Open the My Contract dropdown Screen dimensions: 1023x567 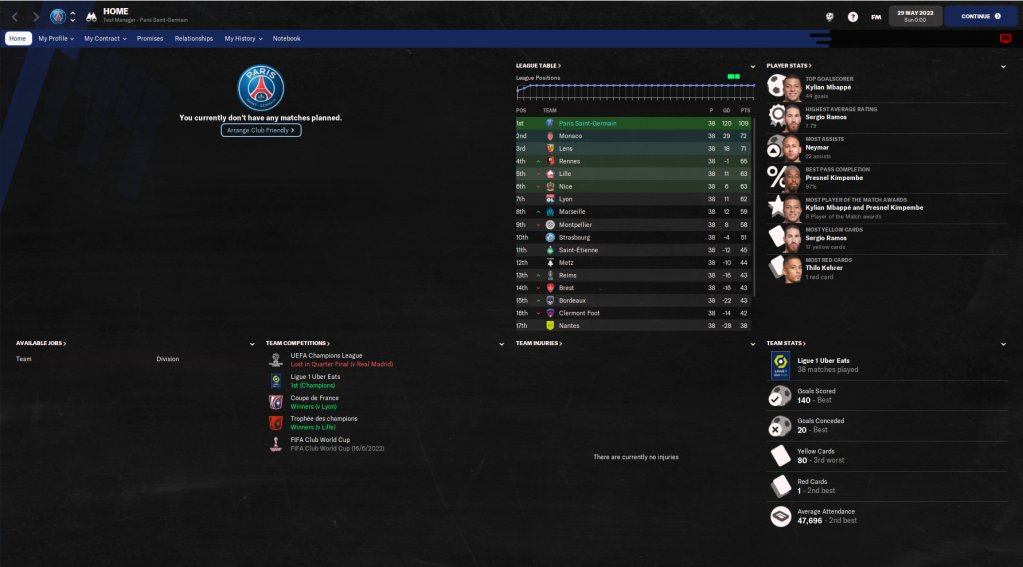point(105,38)
